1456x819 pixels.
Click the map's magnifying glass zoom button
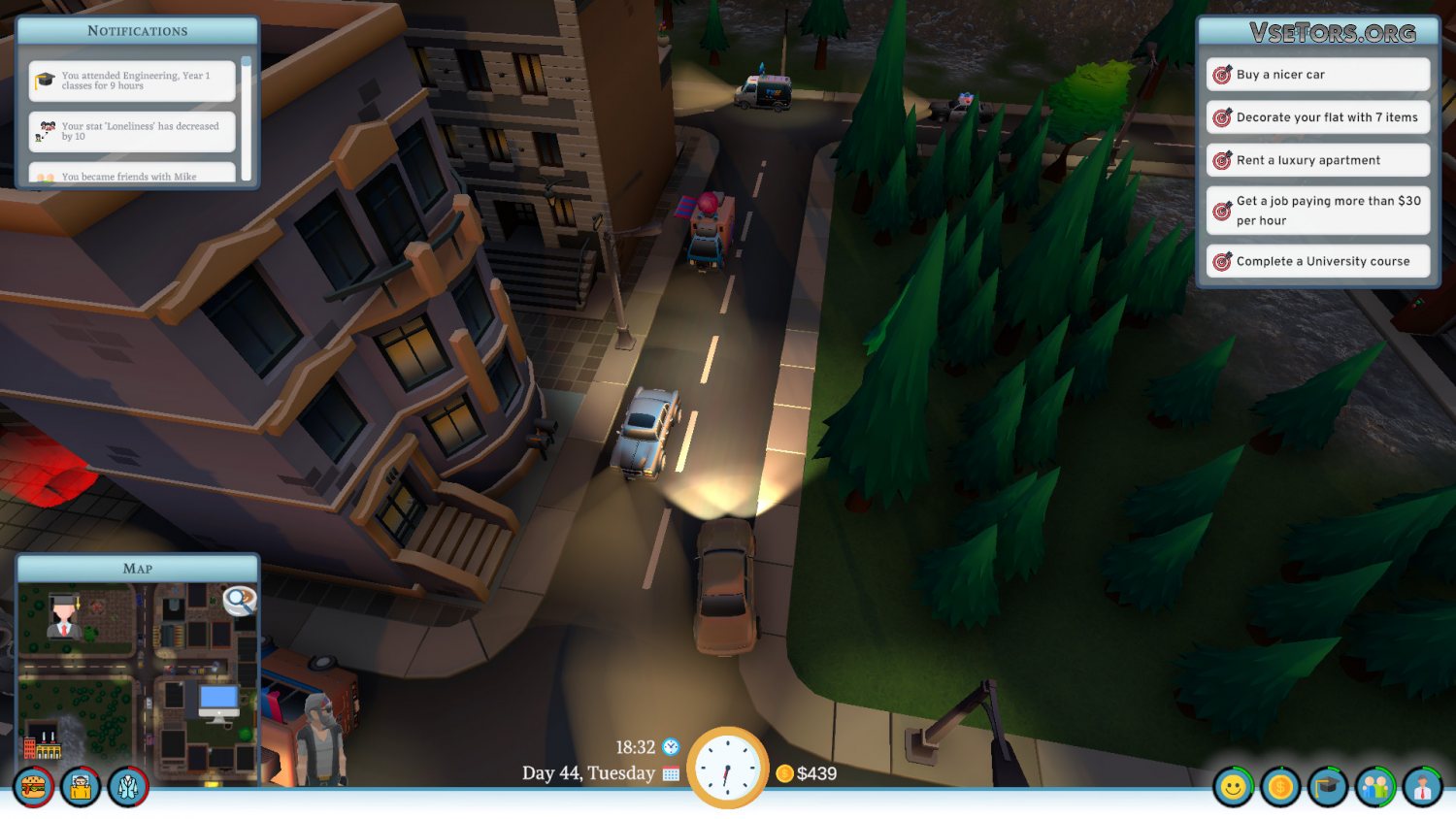click(x=239, y=601)
